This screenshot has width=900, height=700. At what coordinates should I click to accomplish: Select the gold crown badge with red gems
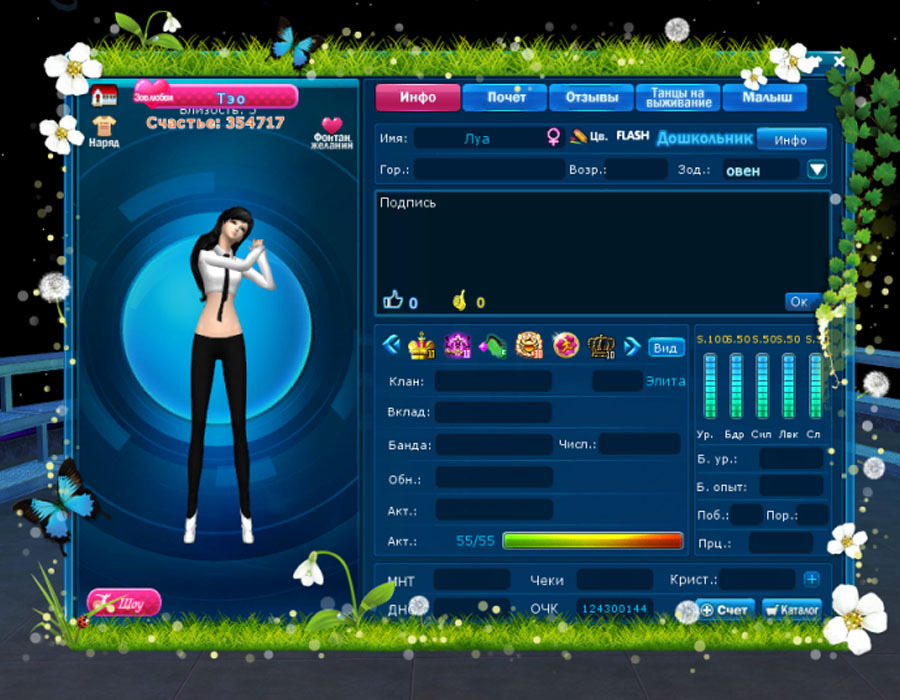(420, 346)
